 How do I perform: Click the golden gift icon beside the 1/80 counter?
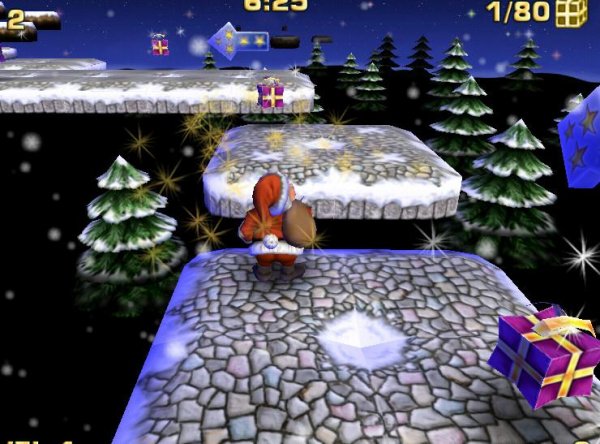(571, 13)
